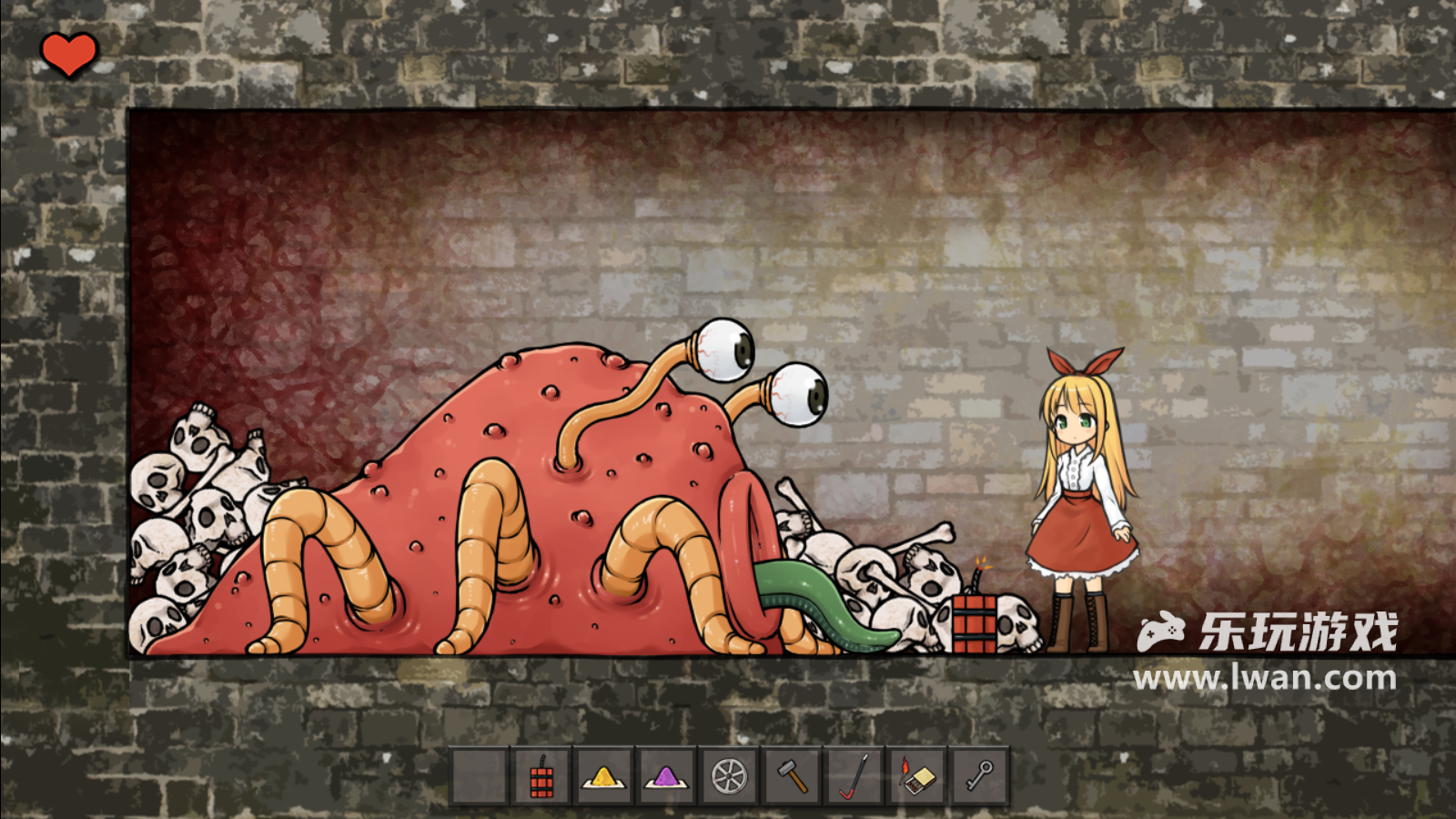Choose the purple powder pile slot
The image size is (1456, 819).
(667, 777)
